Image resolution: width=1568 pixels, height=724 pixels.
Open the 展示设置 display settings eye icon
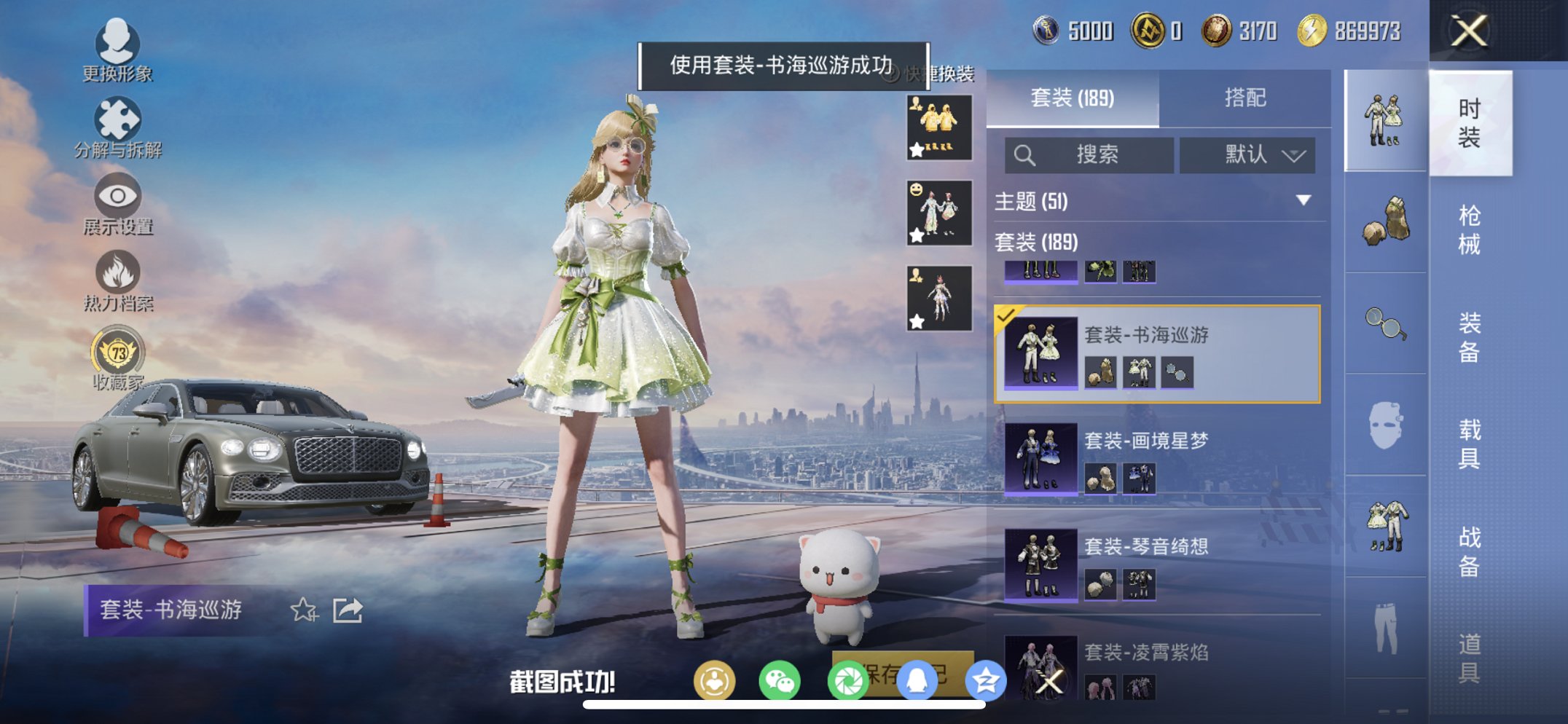point(119,197)
